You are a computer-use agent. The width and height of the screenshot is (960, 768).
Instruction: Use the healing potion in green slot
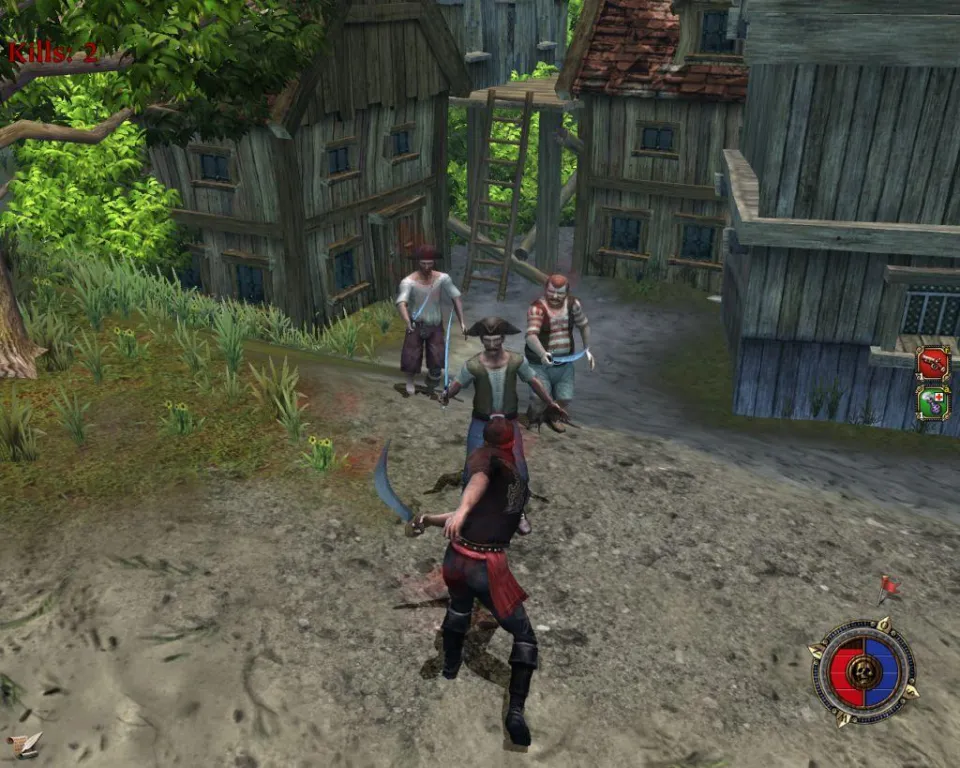tap(932, 402)
